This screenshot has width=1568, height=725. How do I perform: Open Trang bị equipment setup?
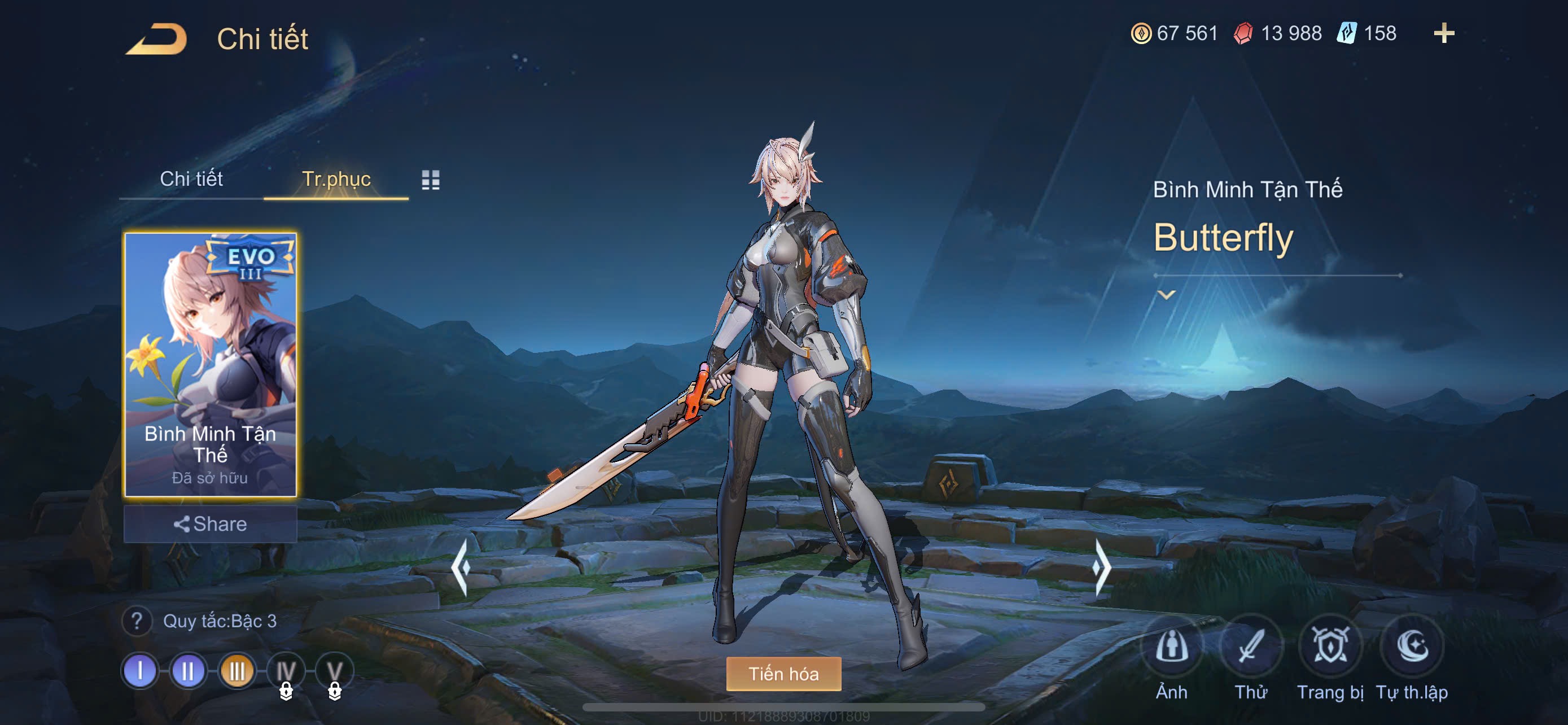tap(1329, 647)
